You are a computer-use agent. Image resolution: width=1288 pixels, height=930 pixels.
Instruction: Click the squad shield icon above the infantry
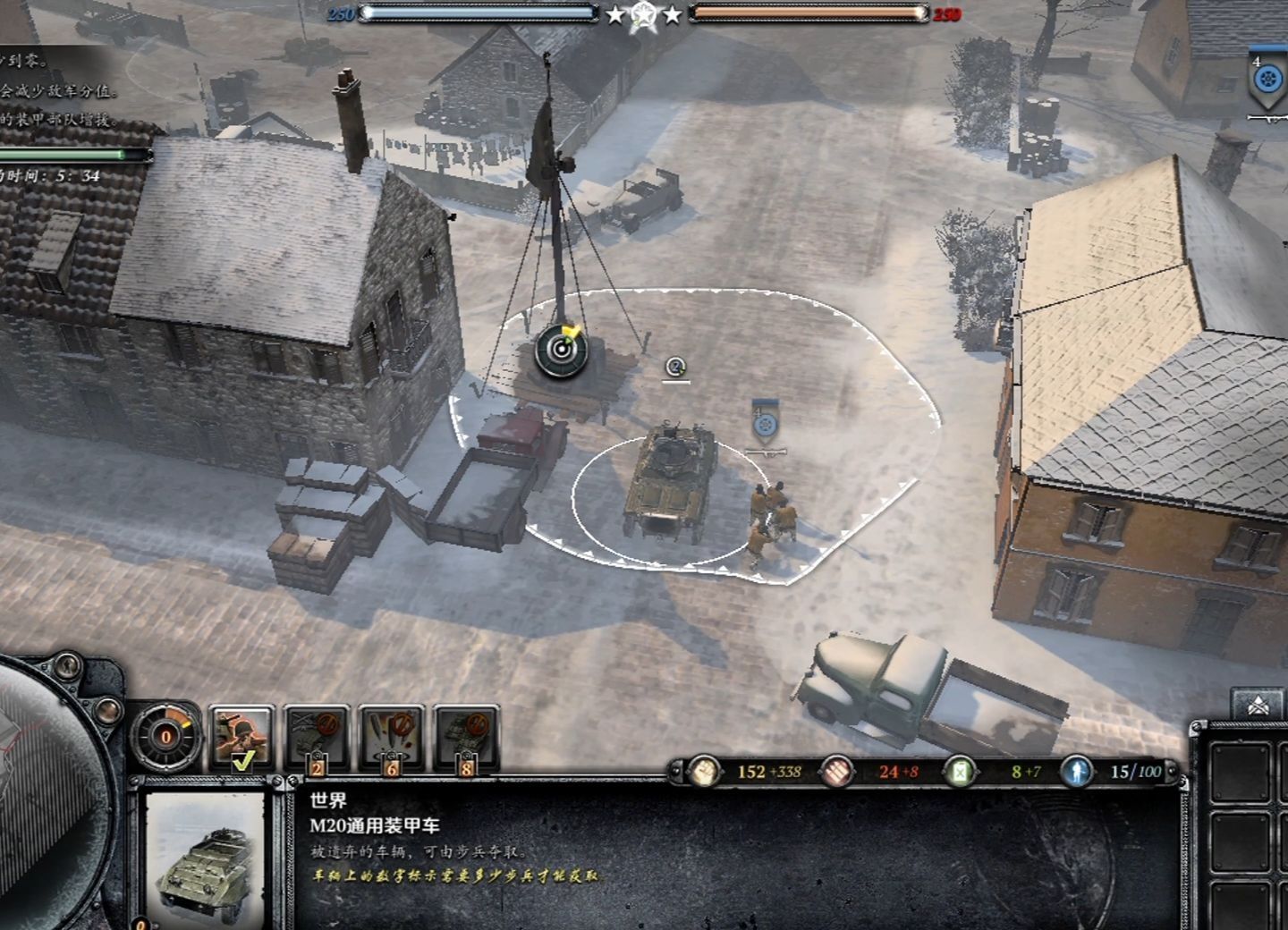coord(764,423)
